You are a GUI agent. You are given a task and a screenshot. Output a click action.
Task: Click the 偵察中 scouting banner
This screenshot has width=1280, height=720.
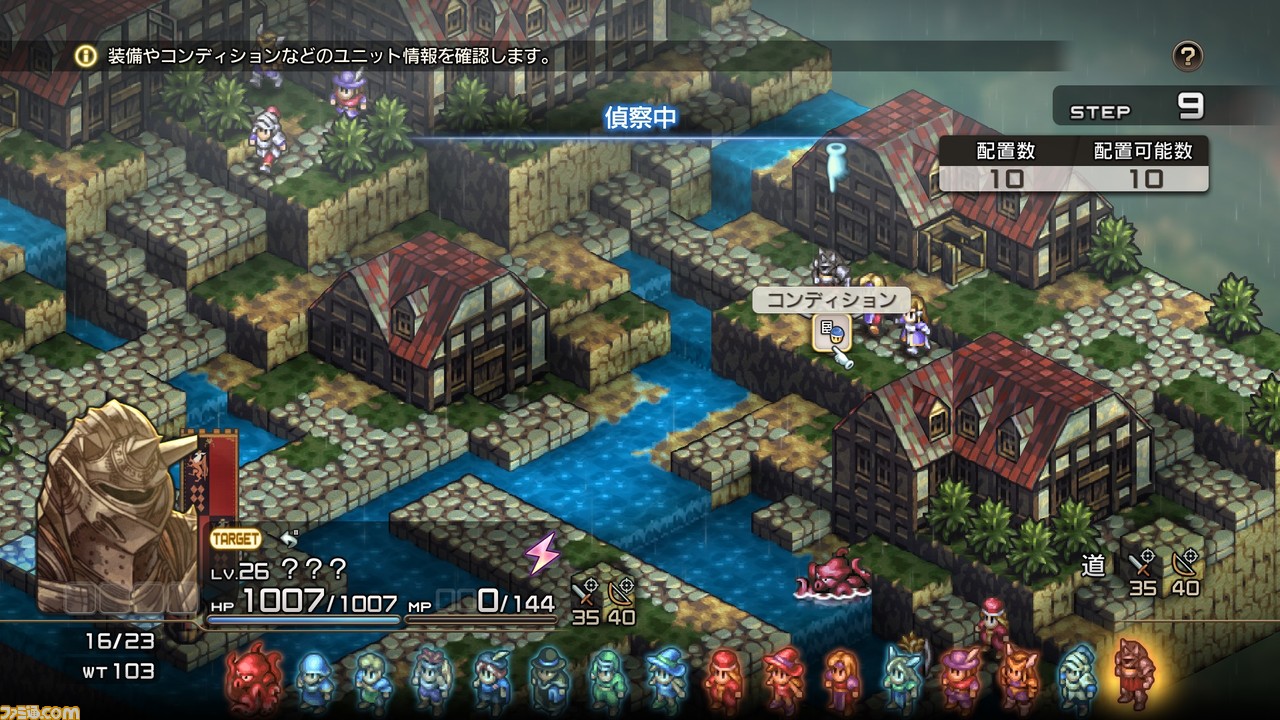pyautogui.click(x=640, y=119)
